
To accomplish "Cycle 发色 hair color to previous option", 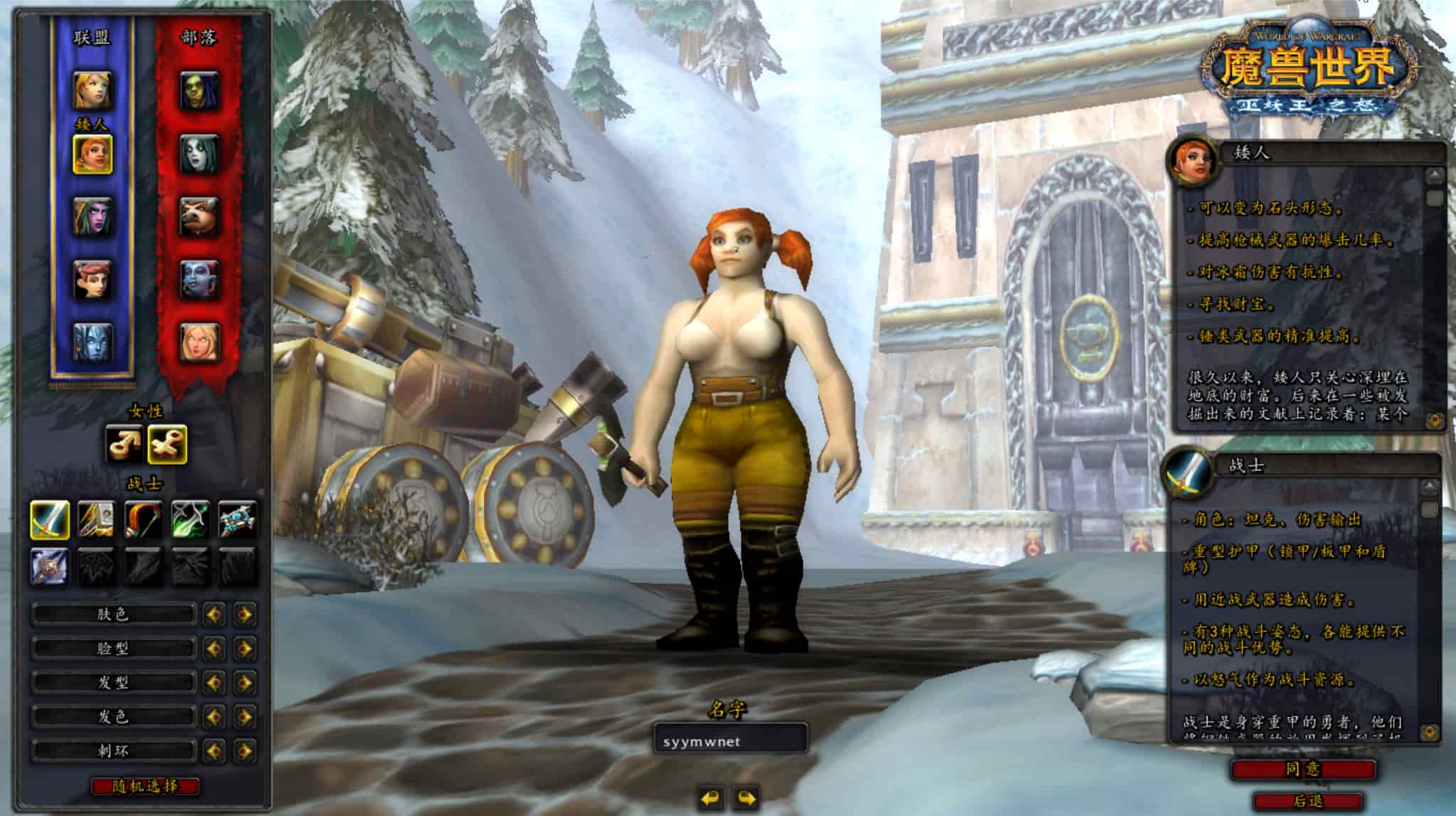I will (x=213, y=716).
